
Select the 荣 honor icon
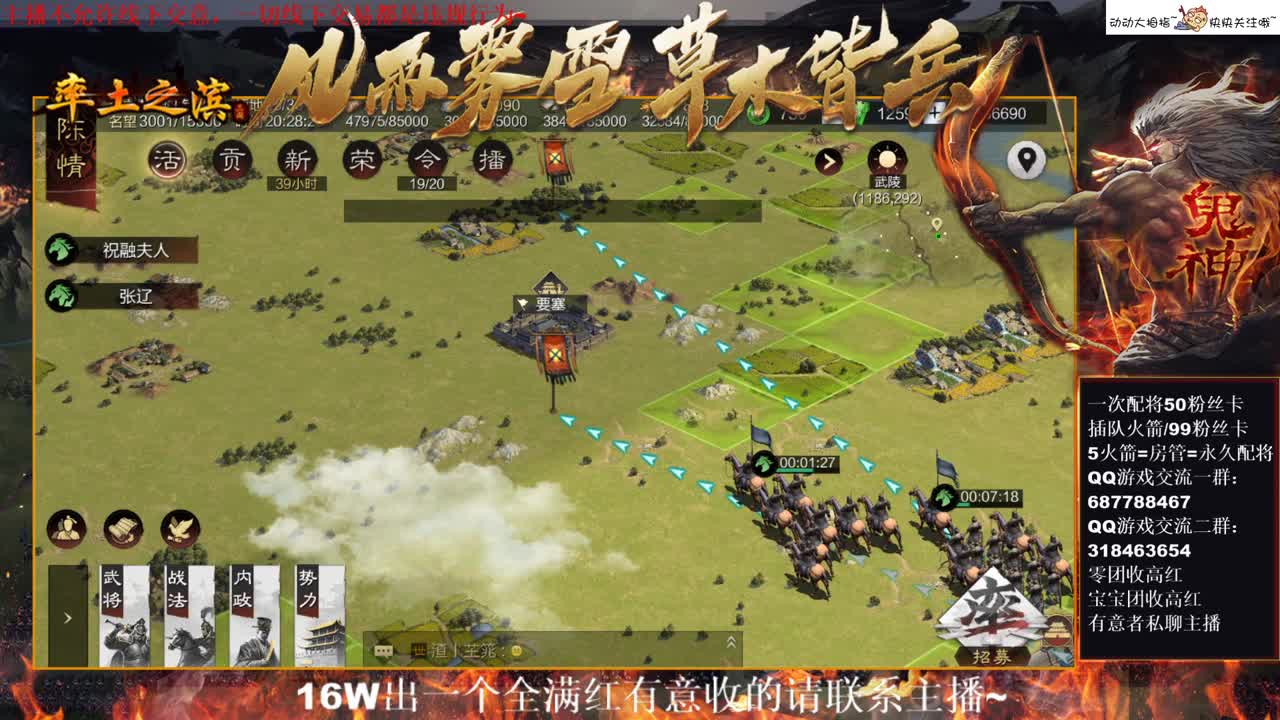click(362, 160)
